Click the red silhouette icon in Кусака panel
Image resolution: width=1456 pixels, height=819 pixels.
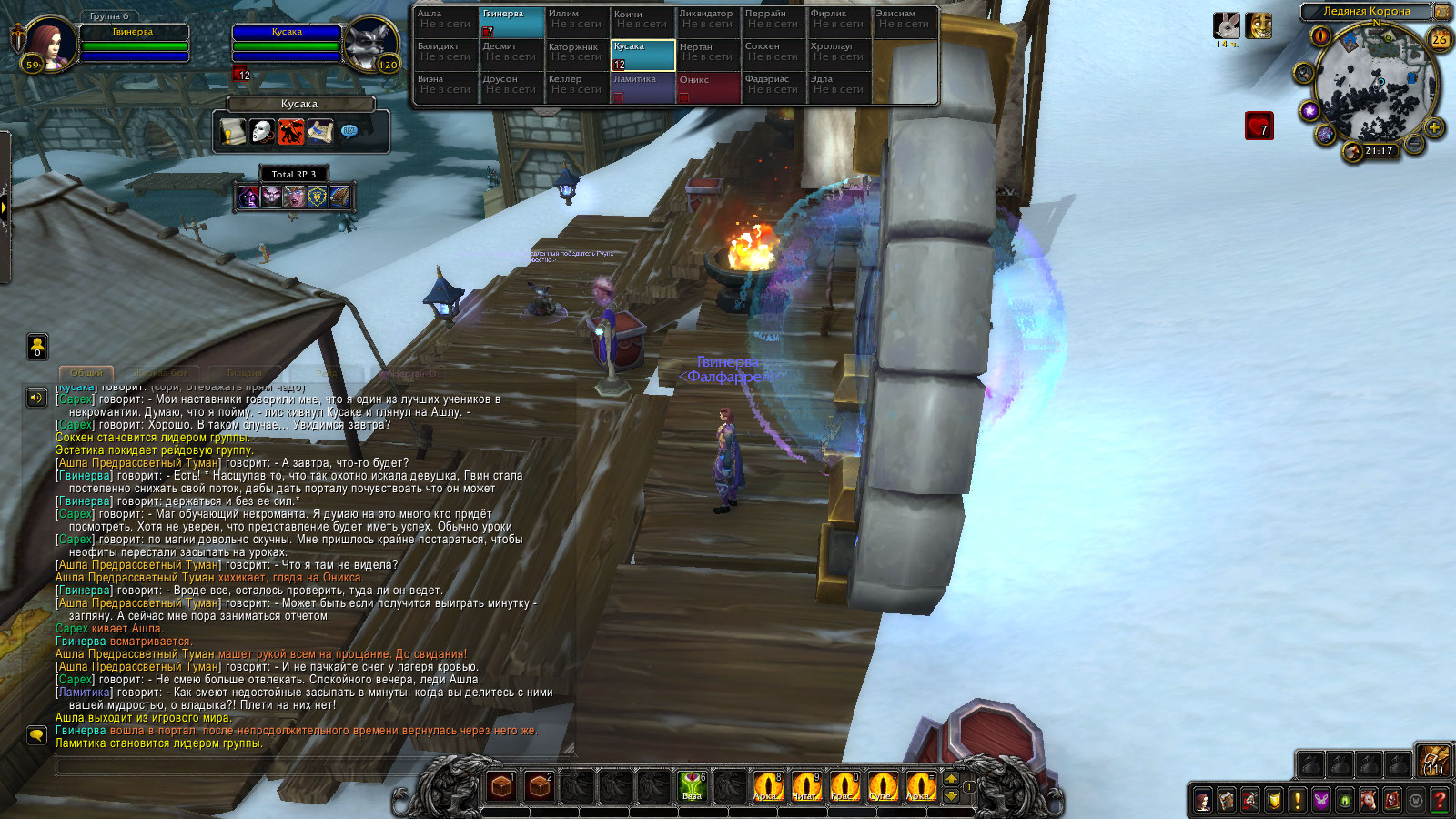coord(291,133)
